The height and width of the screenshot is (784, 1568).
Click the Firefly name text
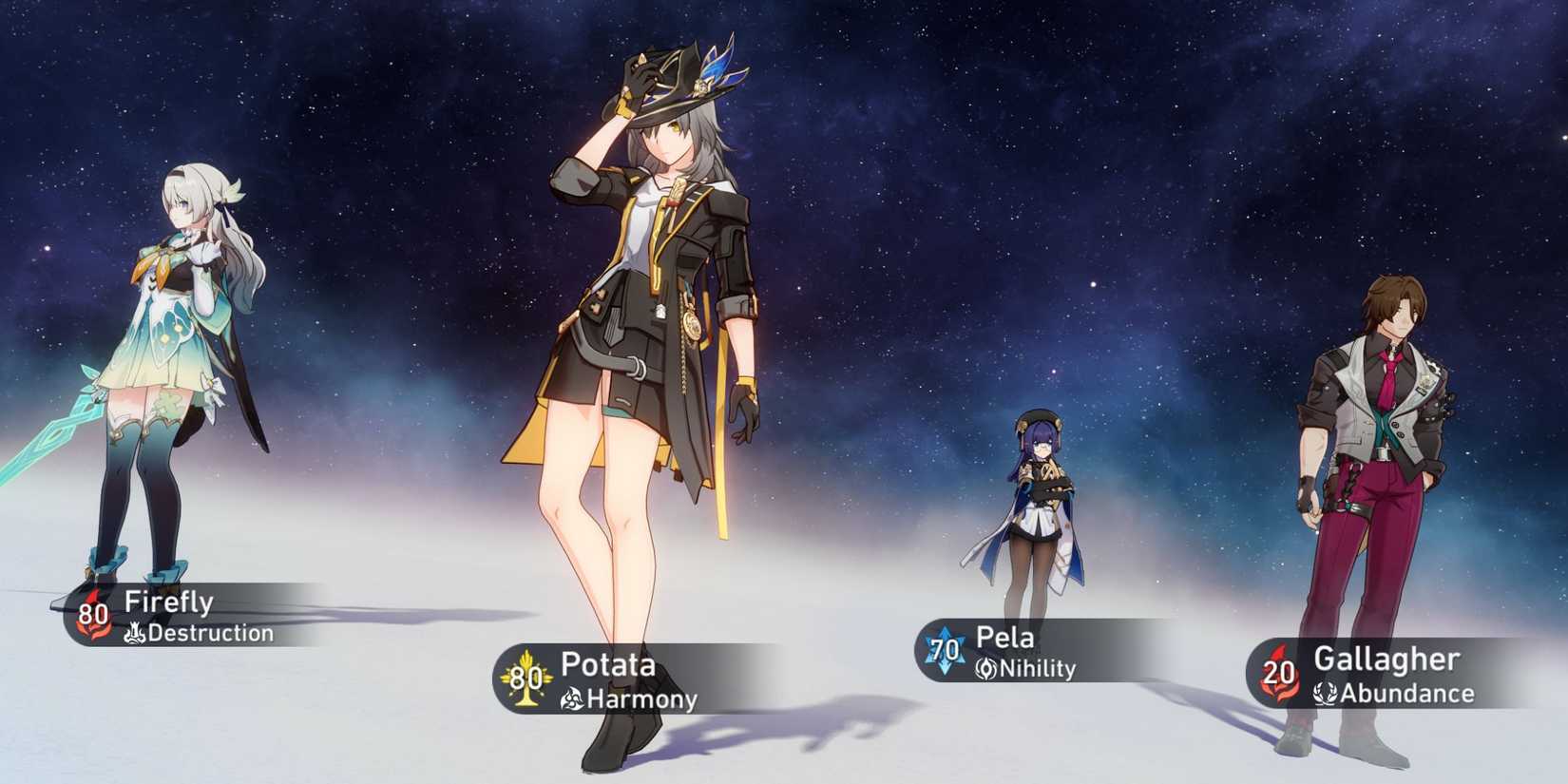[x=169, y=602]
